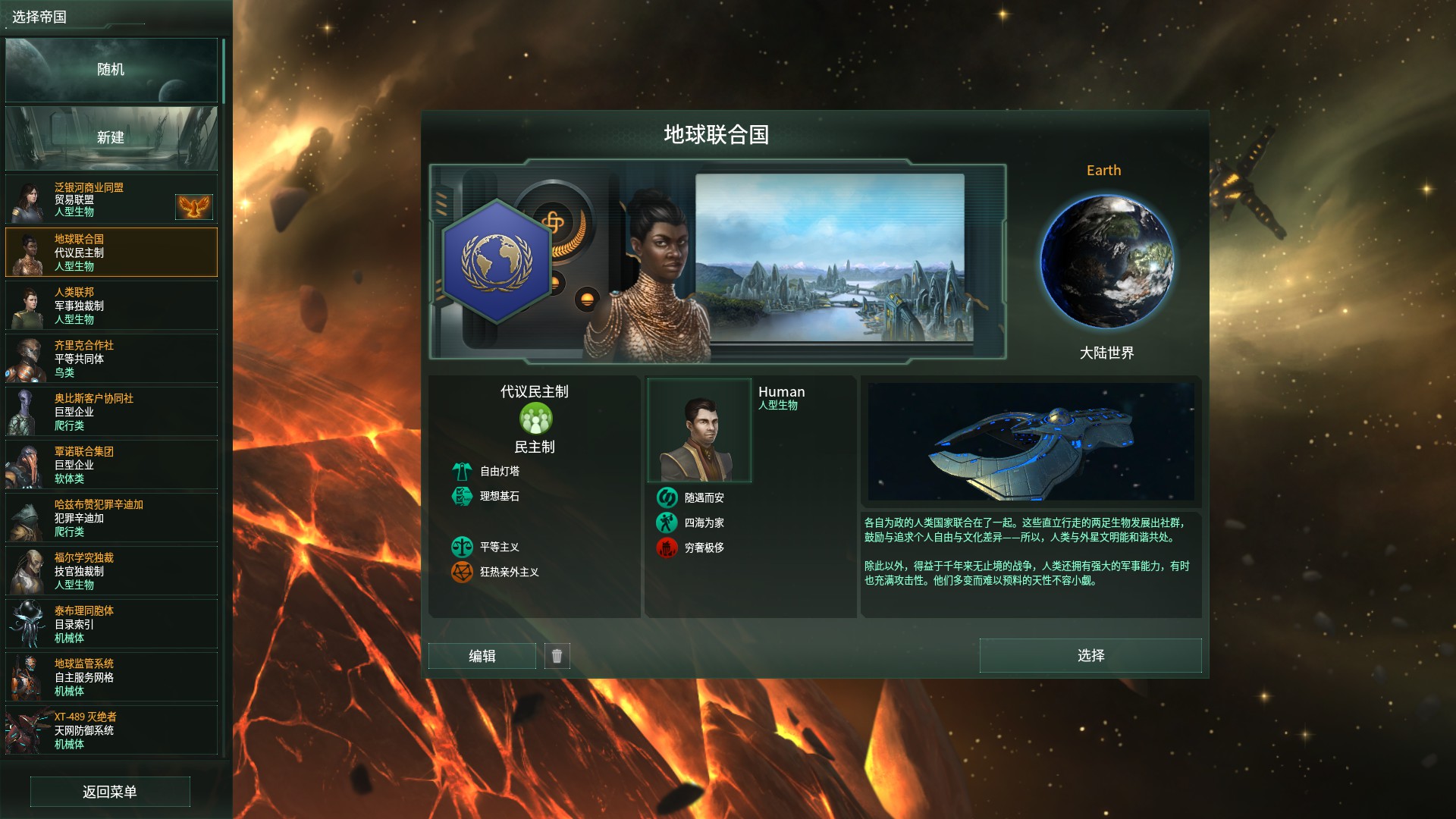
Task: Click 新建 to create a new empire
Action: (111, 138)
